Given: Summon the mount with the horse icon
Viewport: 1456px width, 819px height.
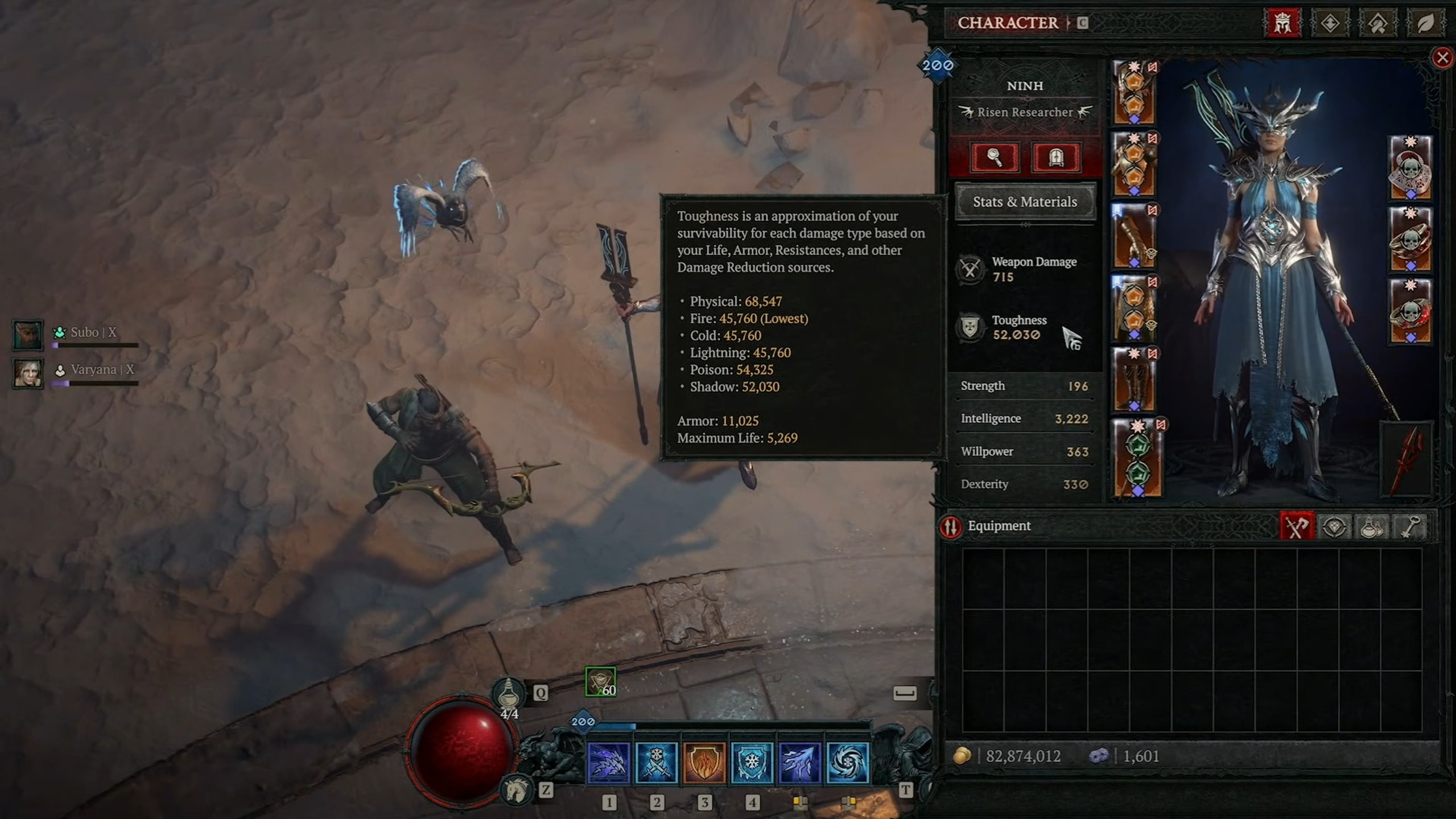Looking at the screenshot, I should [516, 789].
